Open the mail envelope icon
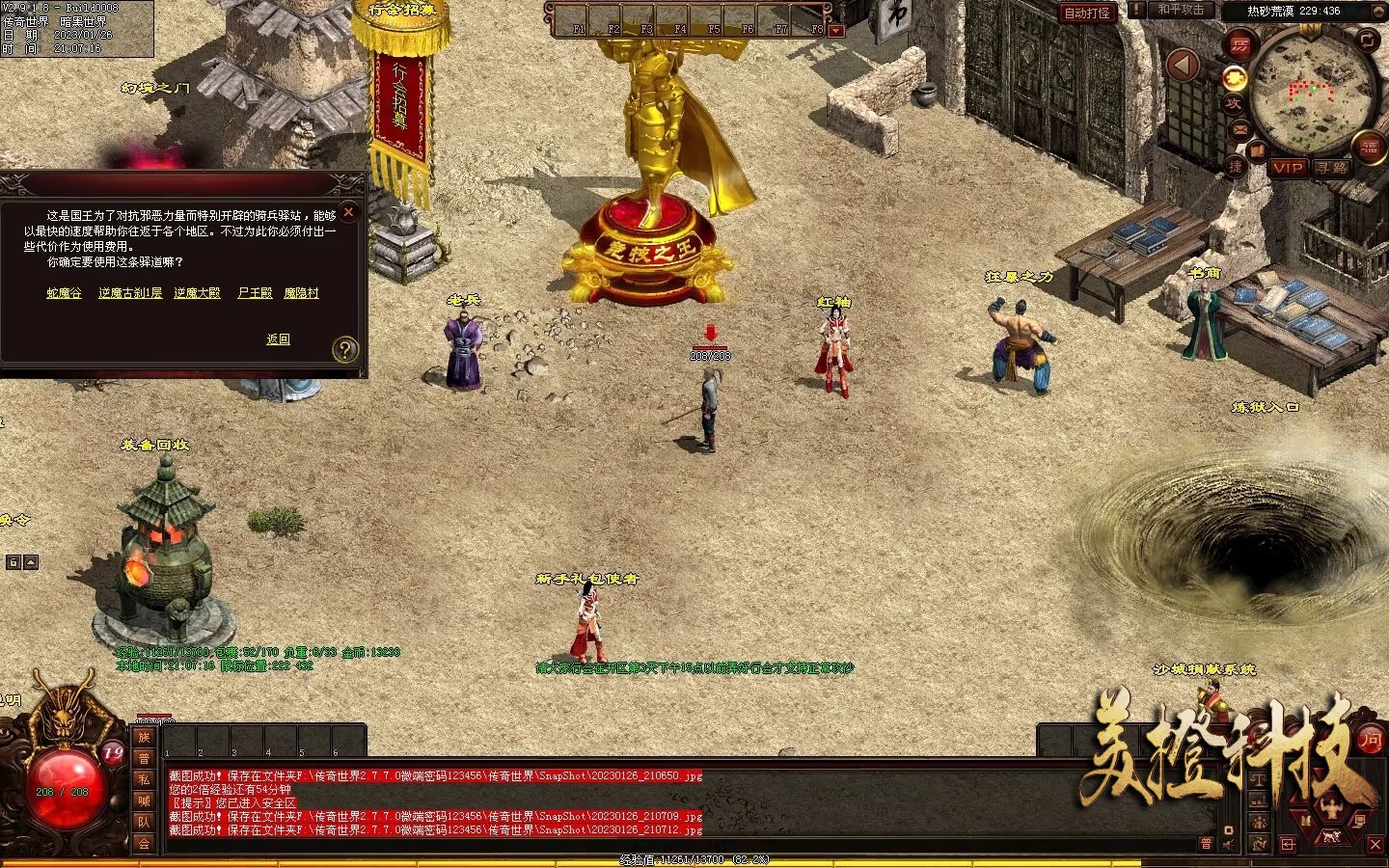 1240,129
